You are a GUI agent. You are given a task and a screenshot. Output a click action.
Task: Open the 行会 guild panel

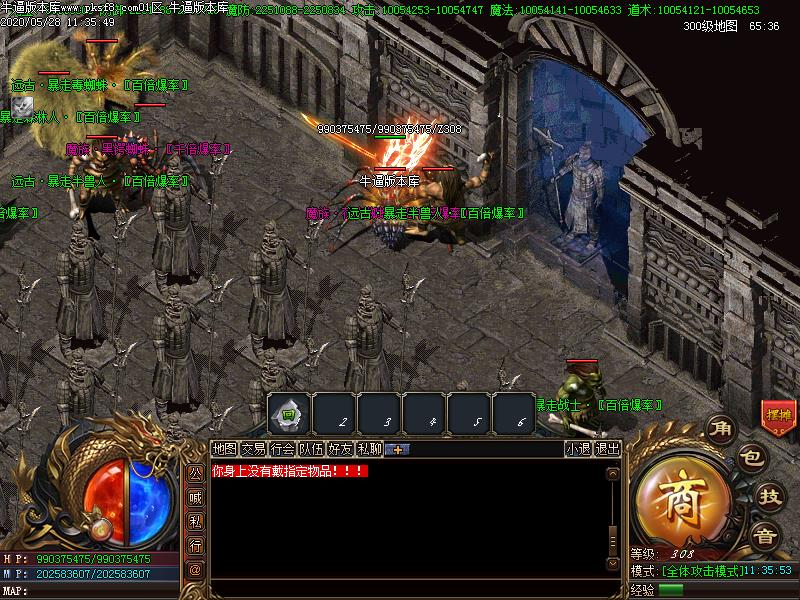click(x=282, y=449)
